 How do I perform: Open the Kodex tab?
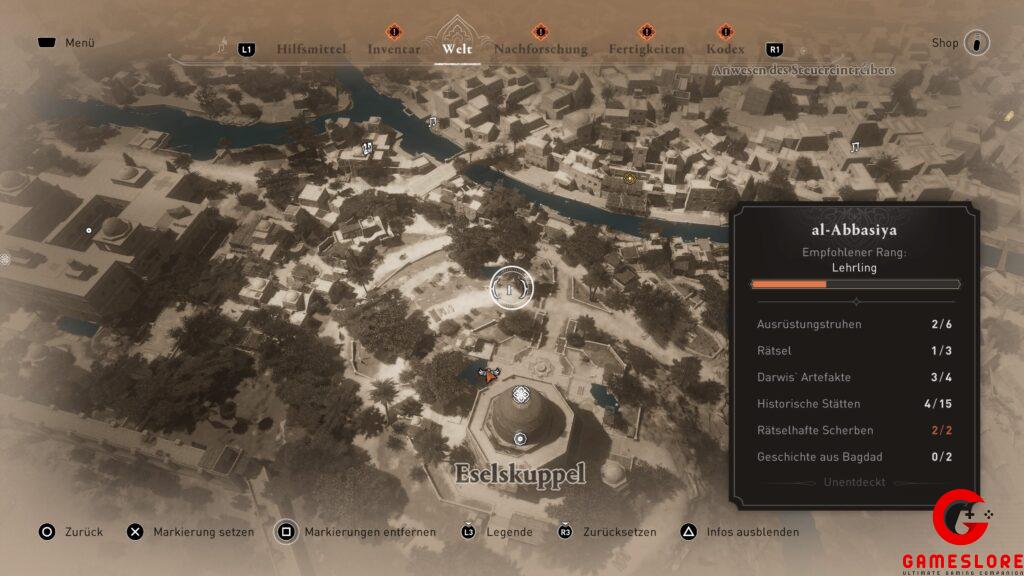725,49
